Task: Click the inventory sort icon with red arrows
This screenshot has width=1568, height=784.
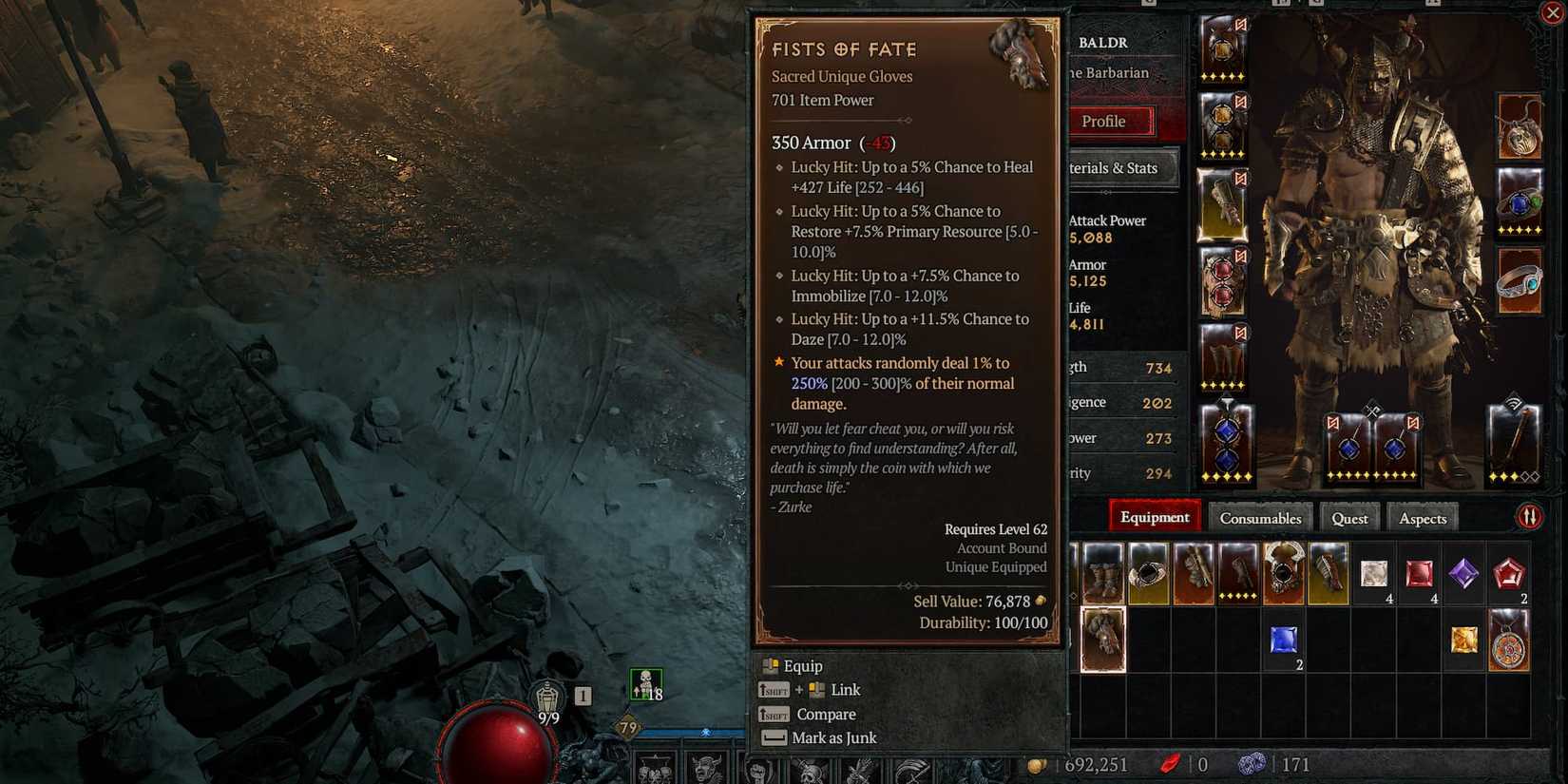Action: point(1529,516)
